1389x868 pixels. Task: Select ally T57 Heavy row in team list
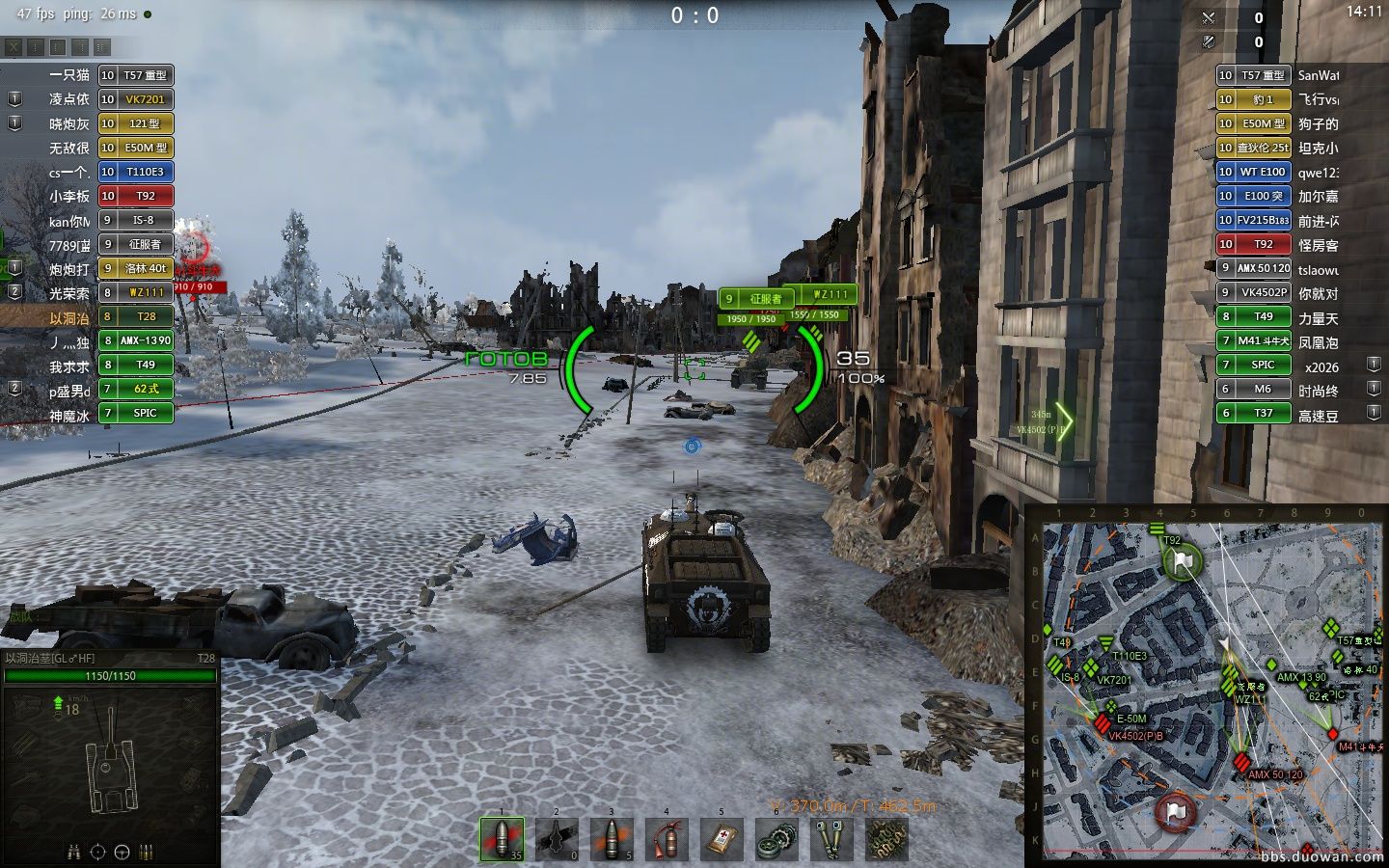[136, 75]
